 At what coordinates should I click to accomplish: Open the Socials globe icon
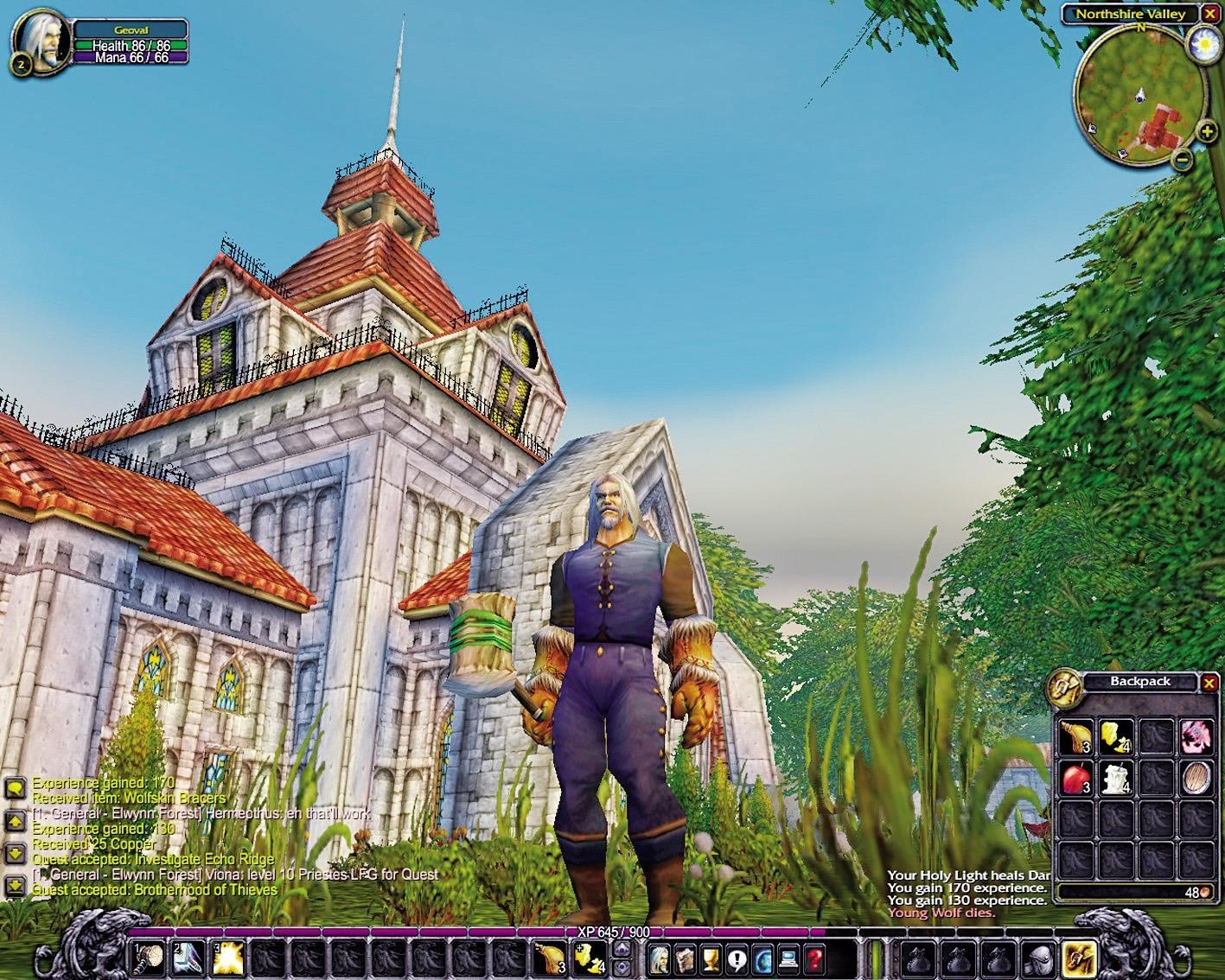[762, 959]
